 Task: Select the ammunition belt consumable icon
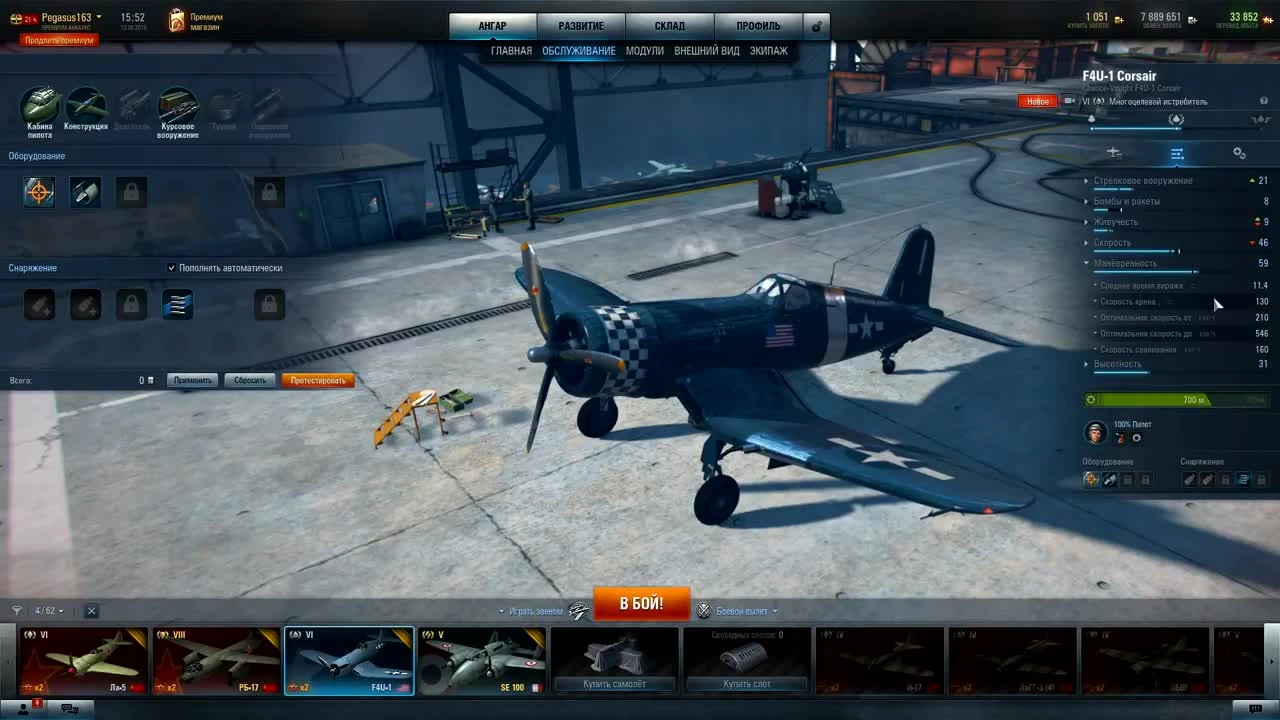(177, 304)
